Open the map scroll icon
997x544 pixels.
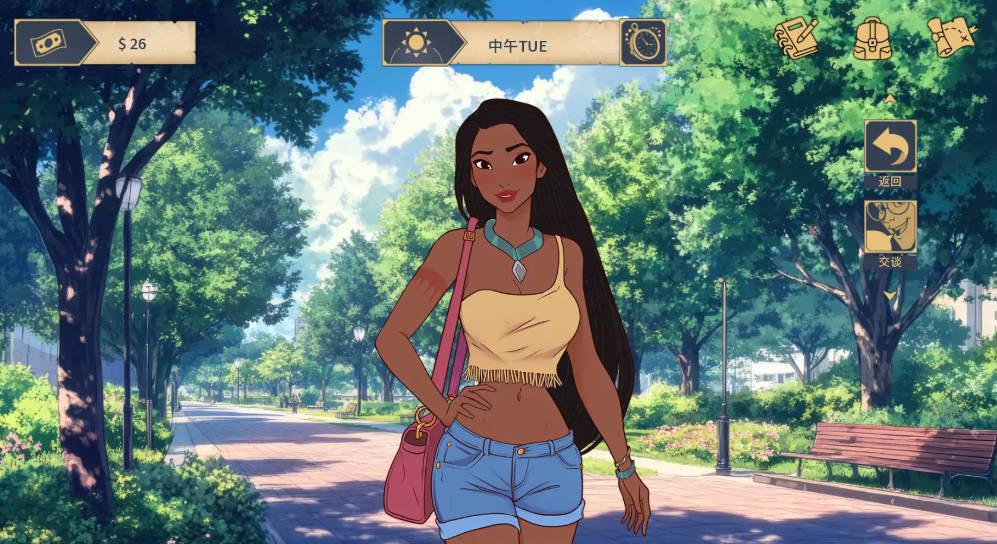[x=950, y=38]
